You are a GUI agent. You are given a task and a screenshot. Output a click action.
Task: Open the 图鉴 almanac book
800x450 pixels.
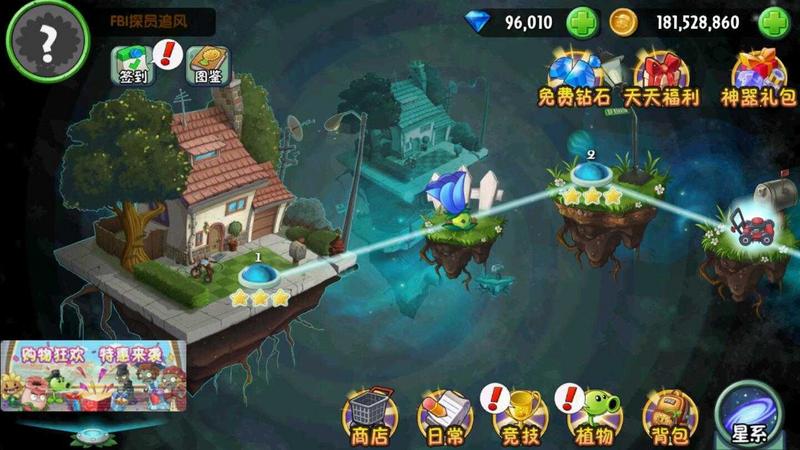click(x=210, y=64)
